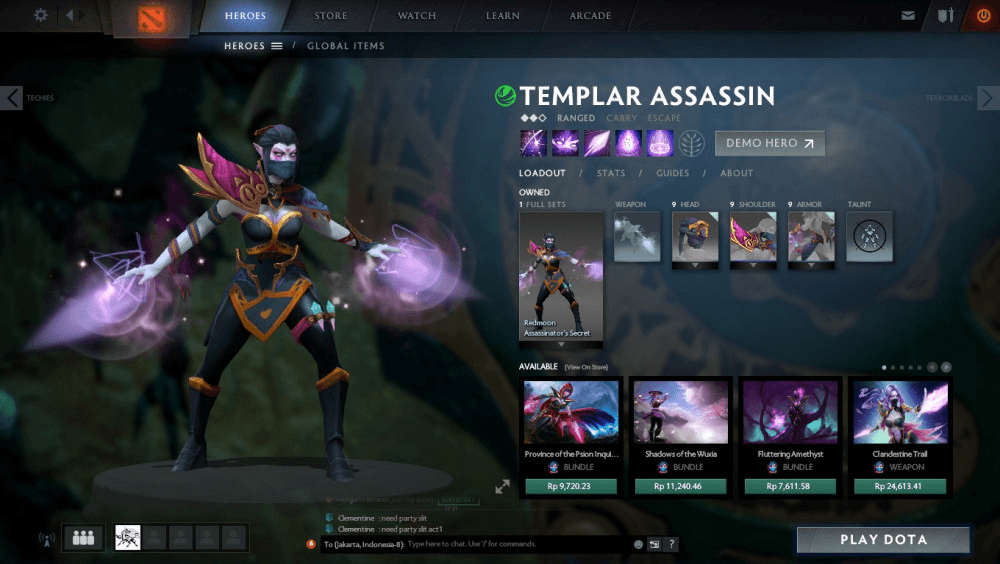The width and height of the screenshot is (1000, 564).
Task: Buy Province of the Psion Inquisitor bundle
Action: [571, 486]
